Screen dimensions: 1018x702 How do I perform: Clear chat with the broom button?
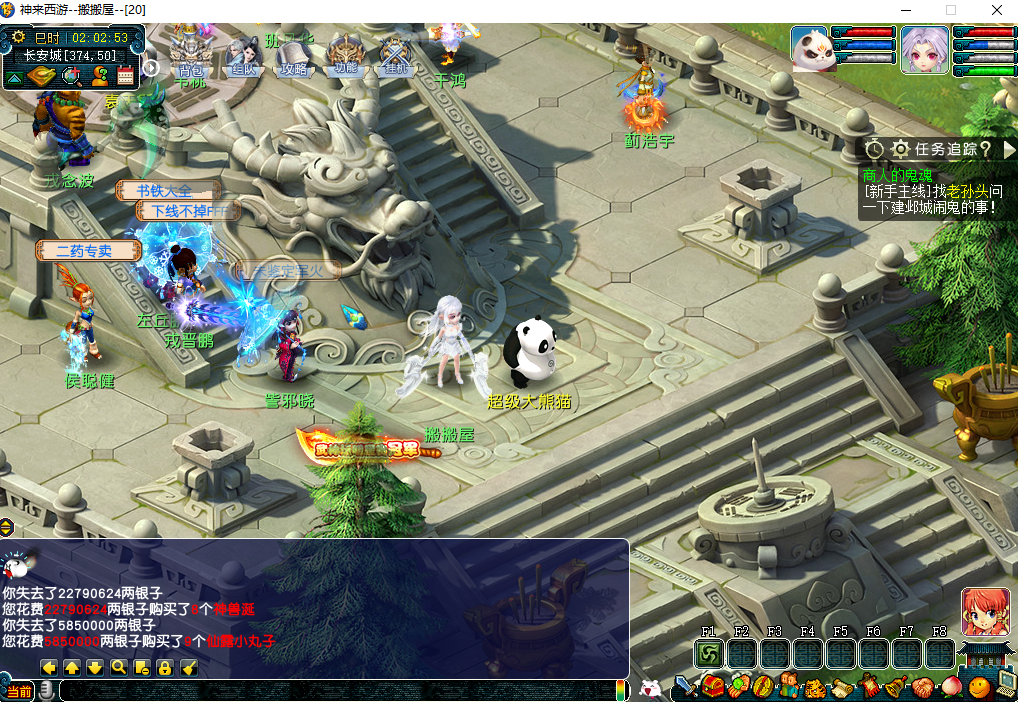187,667
